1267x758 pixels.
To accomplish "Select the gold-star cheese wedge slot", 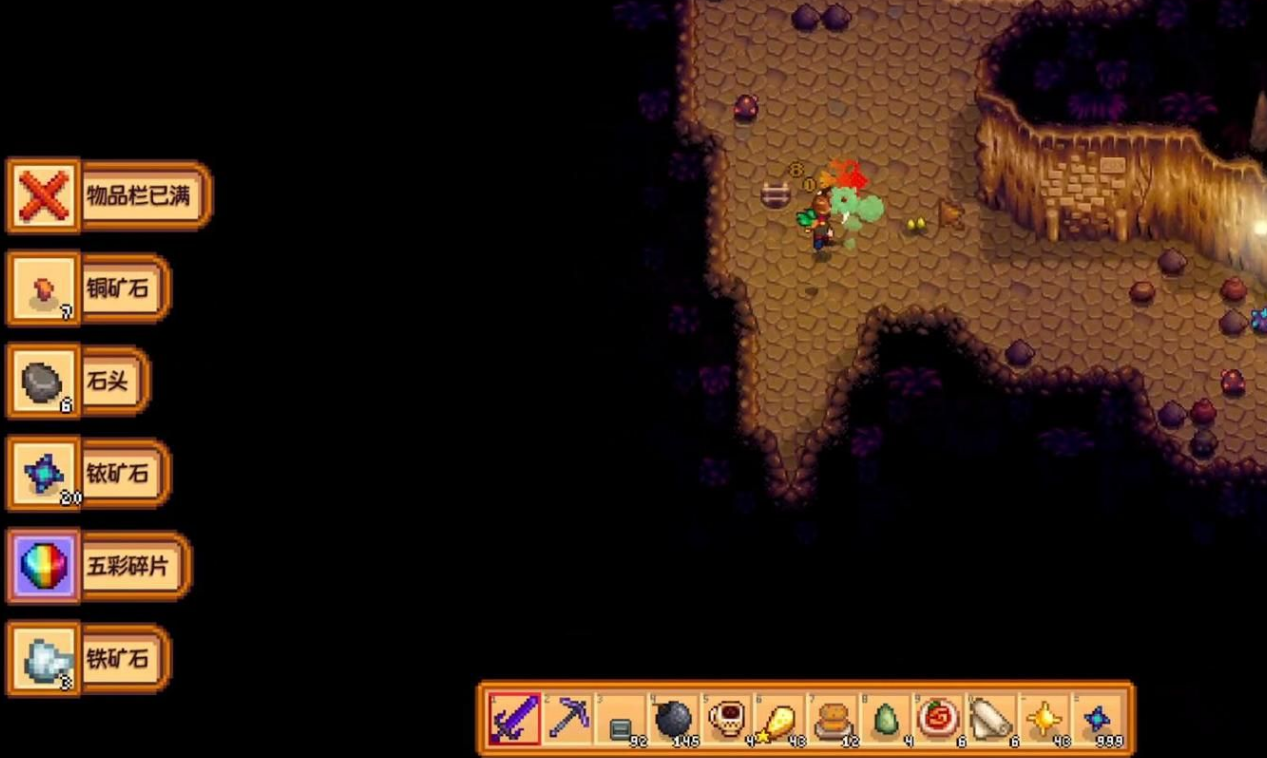I will pos(780,718).
